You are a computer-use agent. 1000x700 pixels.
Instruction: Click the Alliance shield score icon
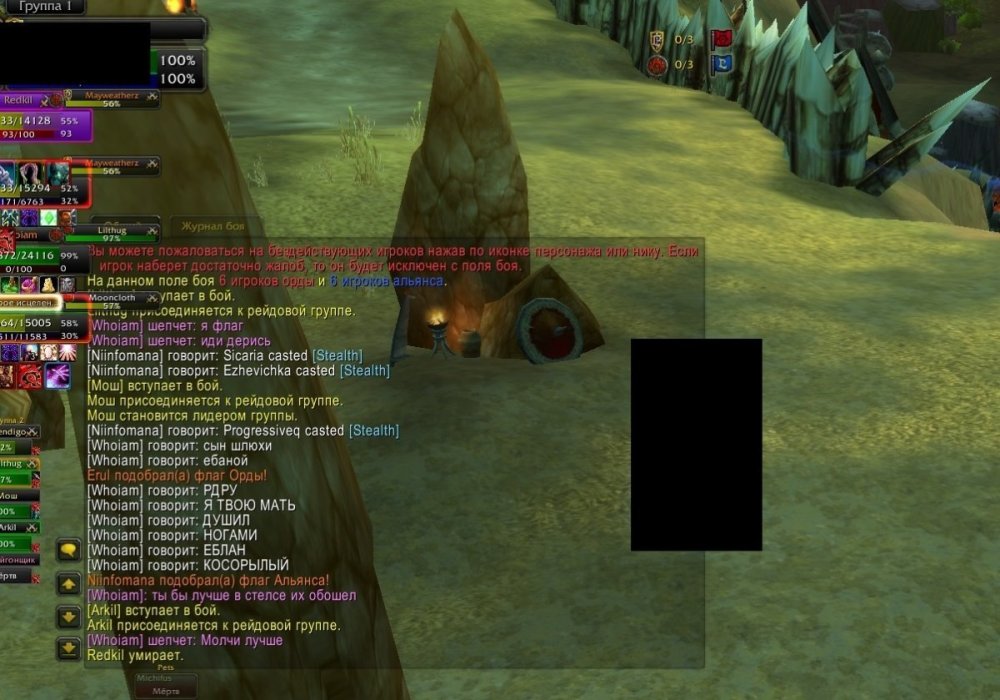tap(657, 40)
